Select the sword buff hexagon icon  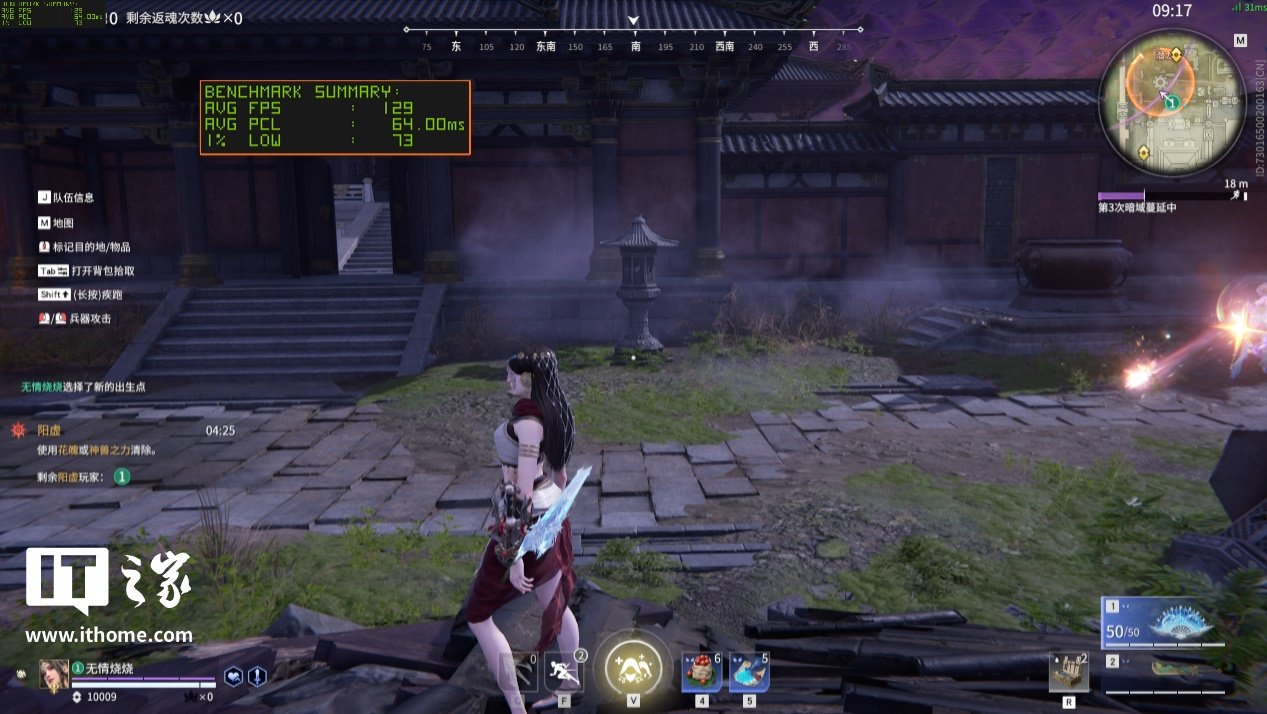[x=257, y=676]
